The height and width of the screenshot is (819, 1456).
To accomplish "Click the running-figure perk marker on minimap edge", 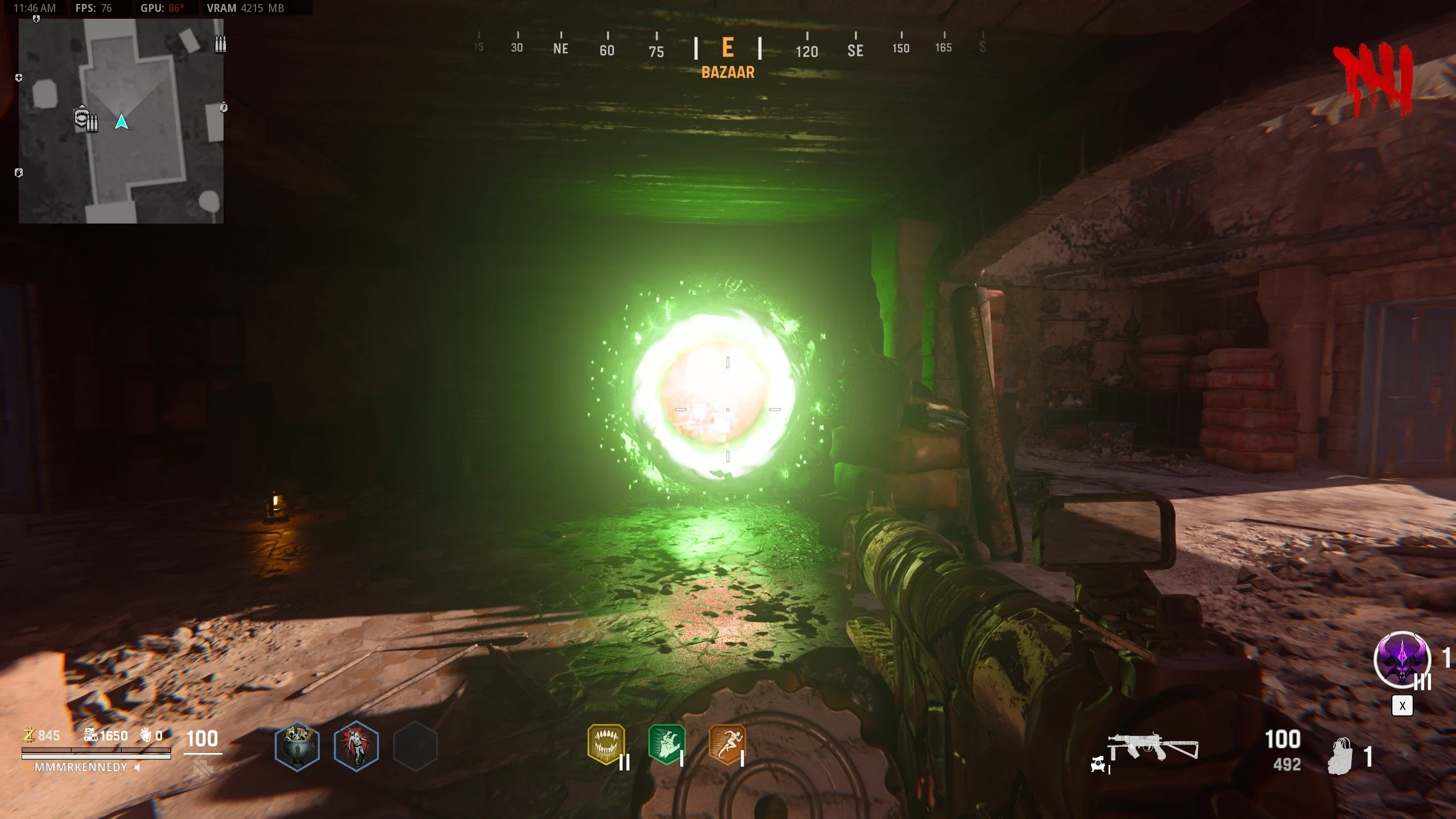I will coord(224,107).
